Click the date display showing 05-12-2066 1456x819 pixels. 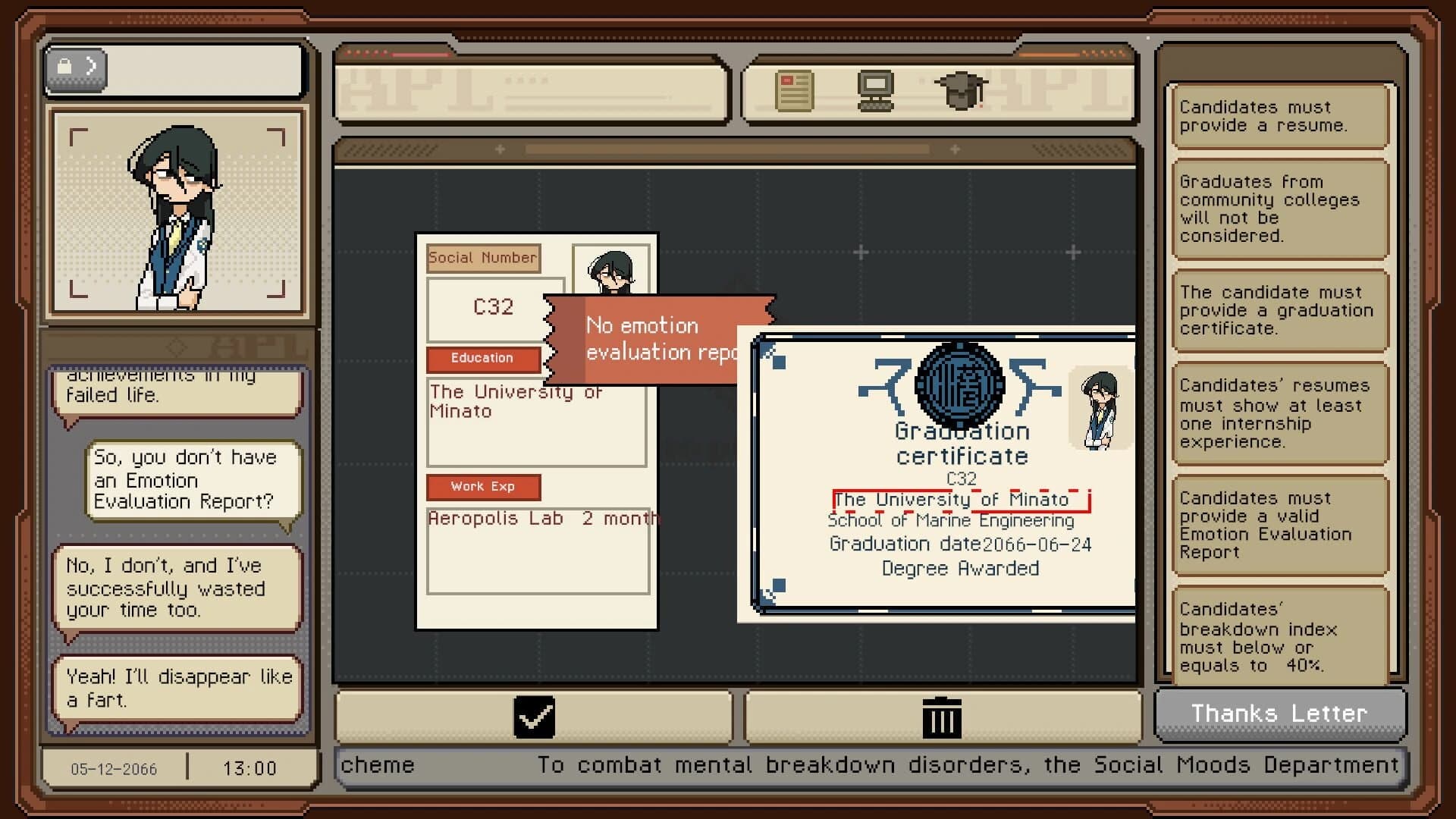(x=112, y=768)
